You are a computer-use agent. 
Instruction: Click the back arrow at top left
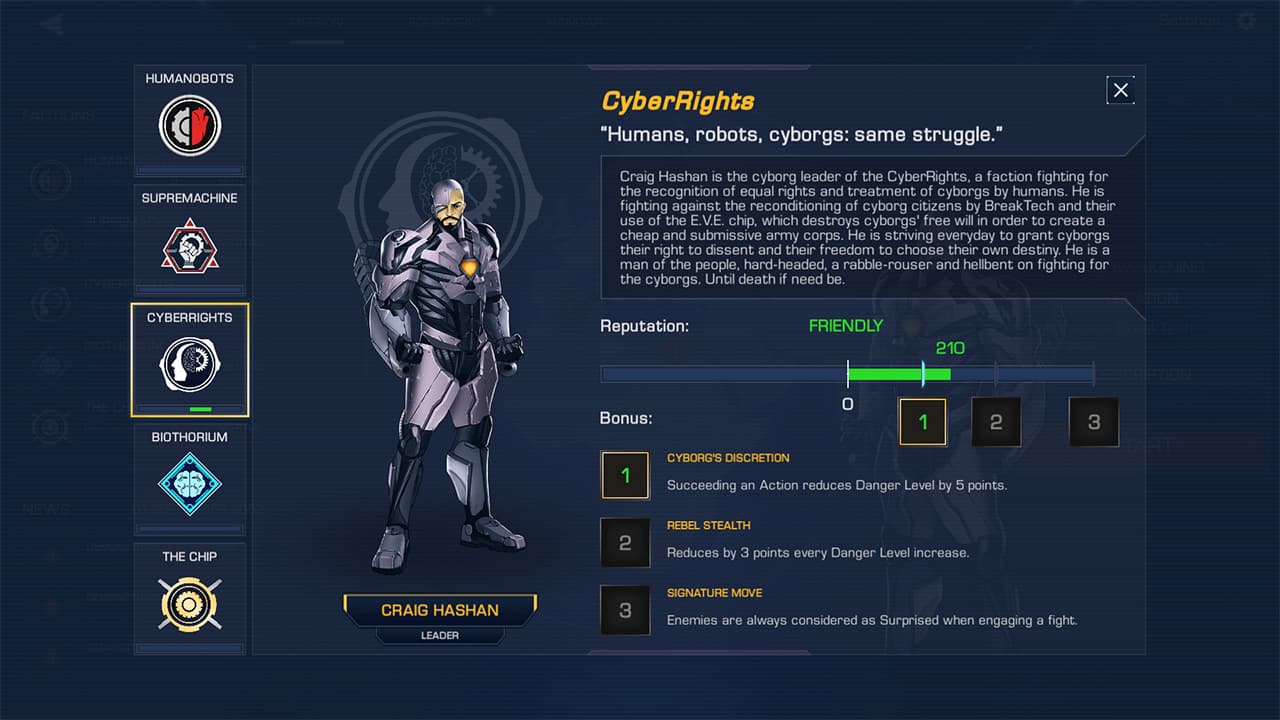(50, 22)
